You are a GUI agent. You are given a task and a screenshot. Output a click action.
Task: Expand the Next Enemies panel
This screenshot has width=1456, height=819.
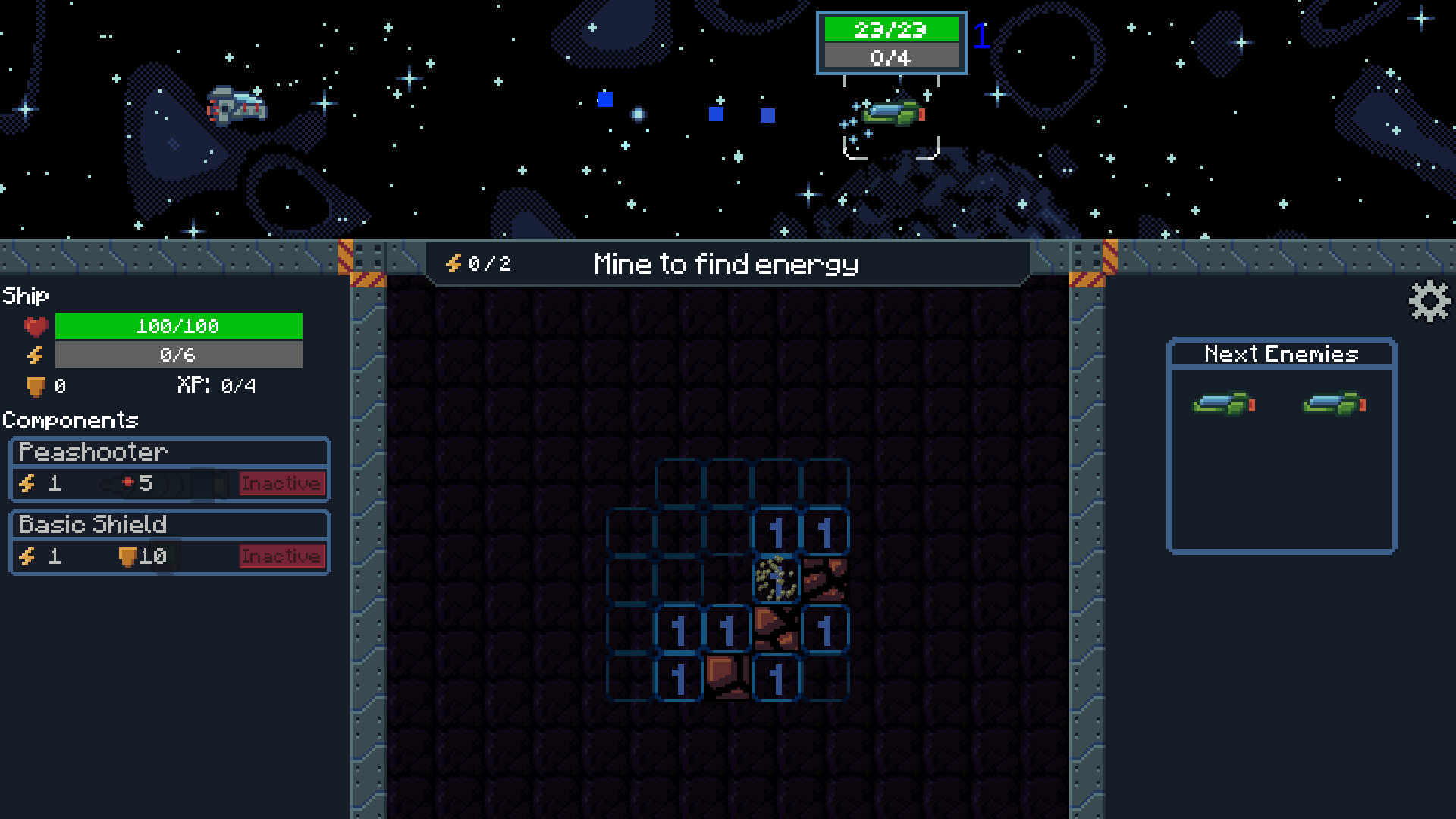pos(1280,353)
